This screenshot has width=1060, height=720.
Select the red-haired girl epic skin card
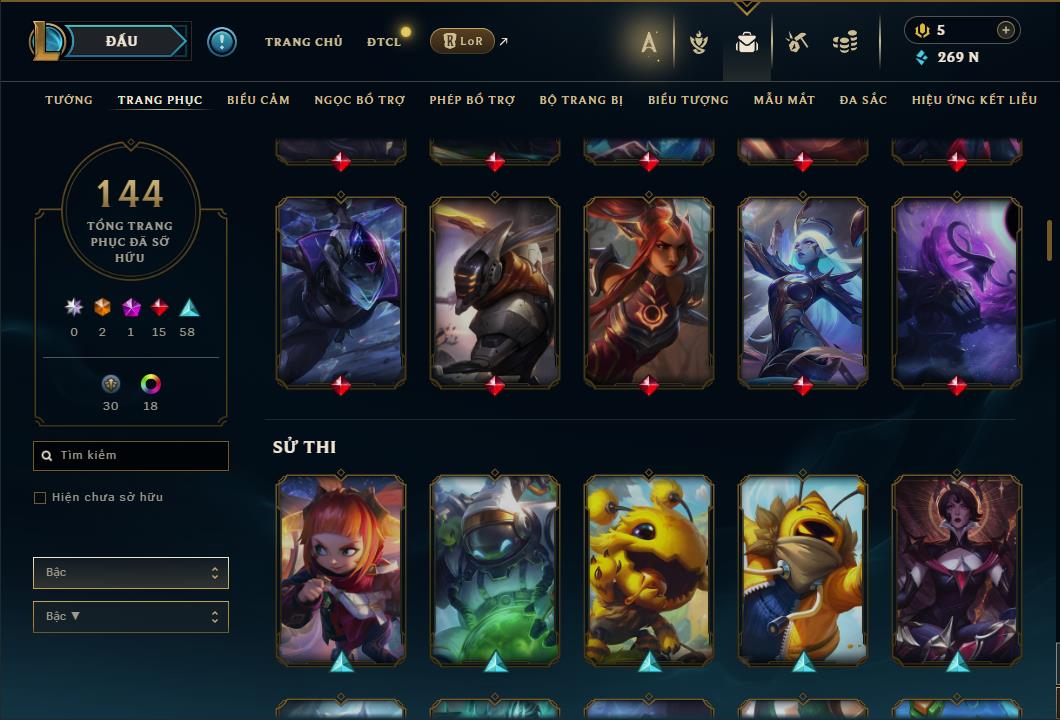341,568
